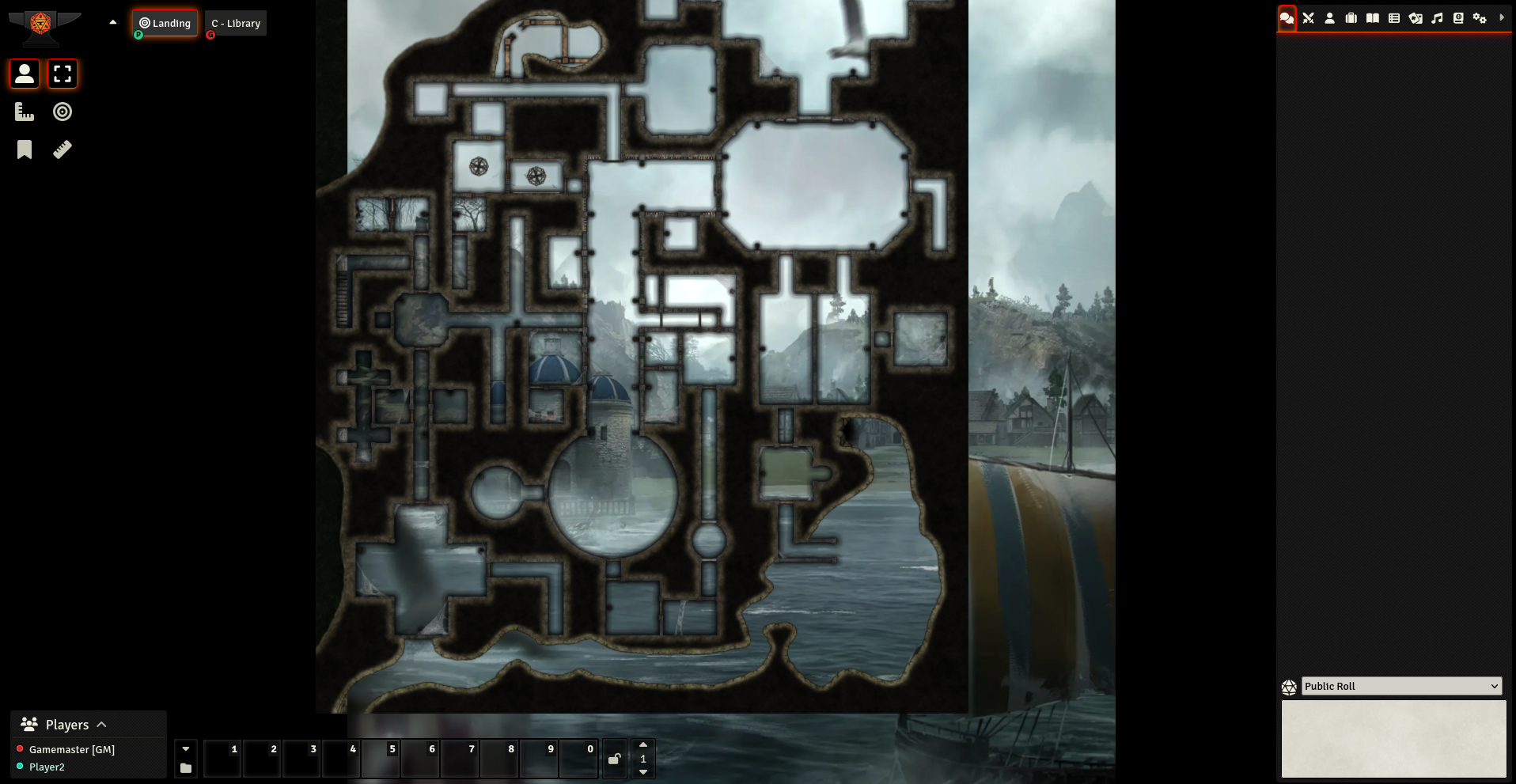Open the Rollable Tables tab

point(1394,17)
